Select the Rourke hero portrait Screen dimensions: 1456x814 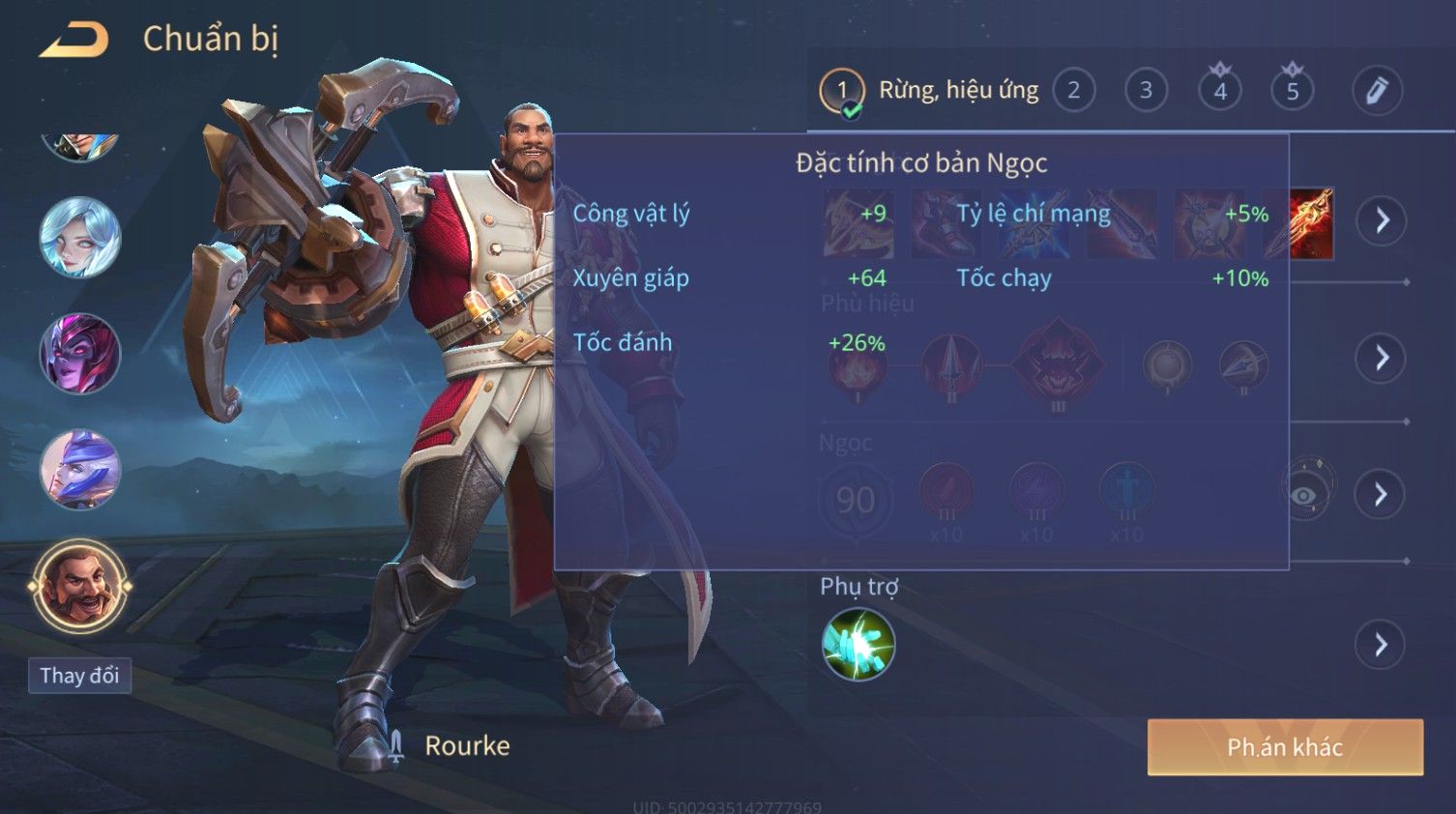pos(80,586)
